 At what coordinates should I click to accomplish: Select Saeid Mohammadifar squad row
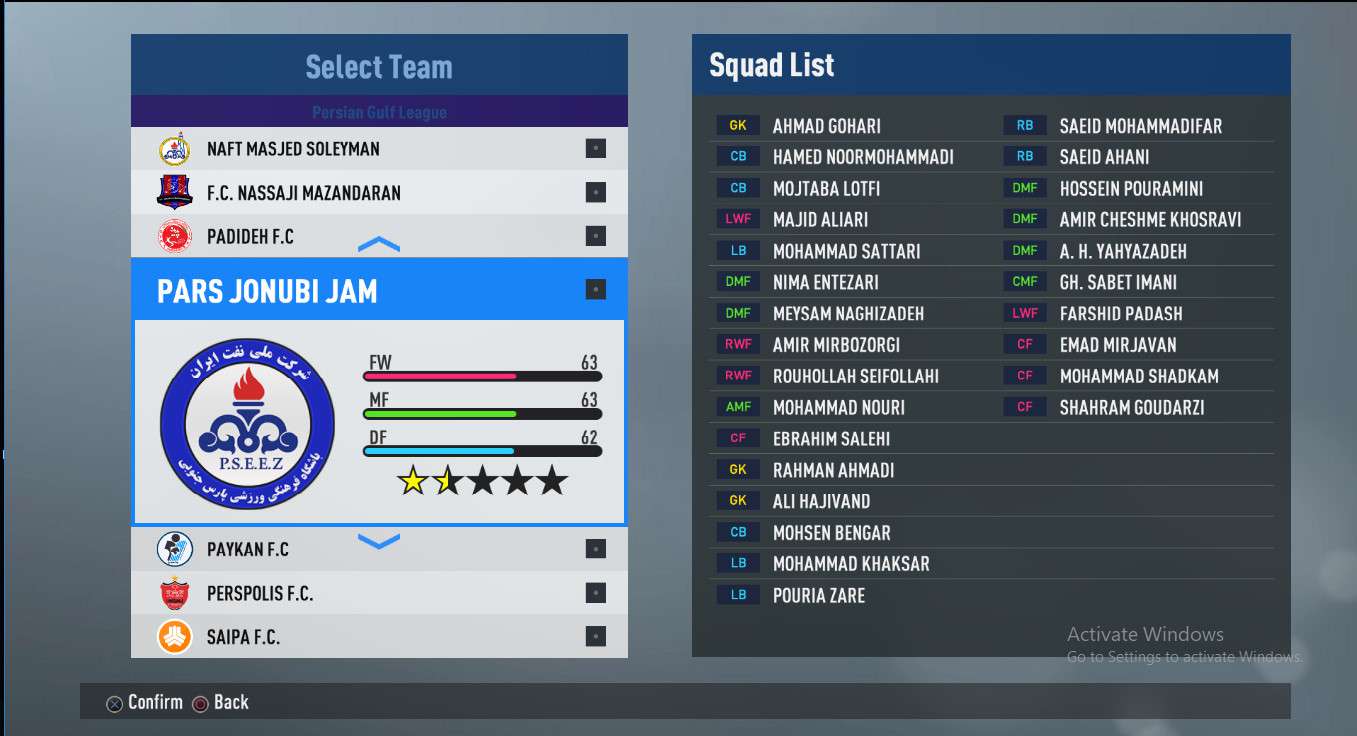click(x=1140, y=126)
